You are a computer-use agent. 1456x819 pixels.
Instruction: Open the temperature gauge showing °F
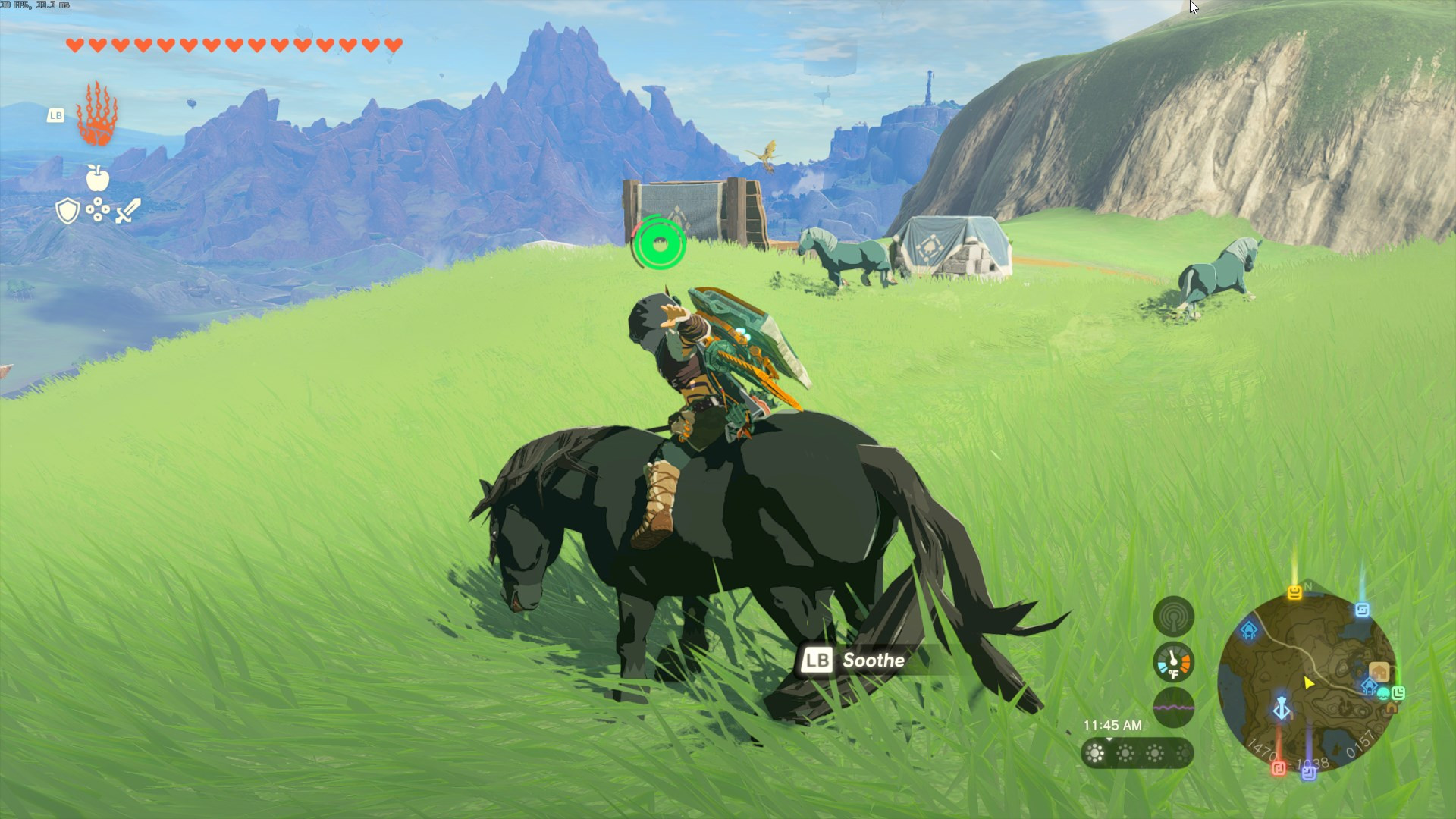click(x=1173, y=663)
